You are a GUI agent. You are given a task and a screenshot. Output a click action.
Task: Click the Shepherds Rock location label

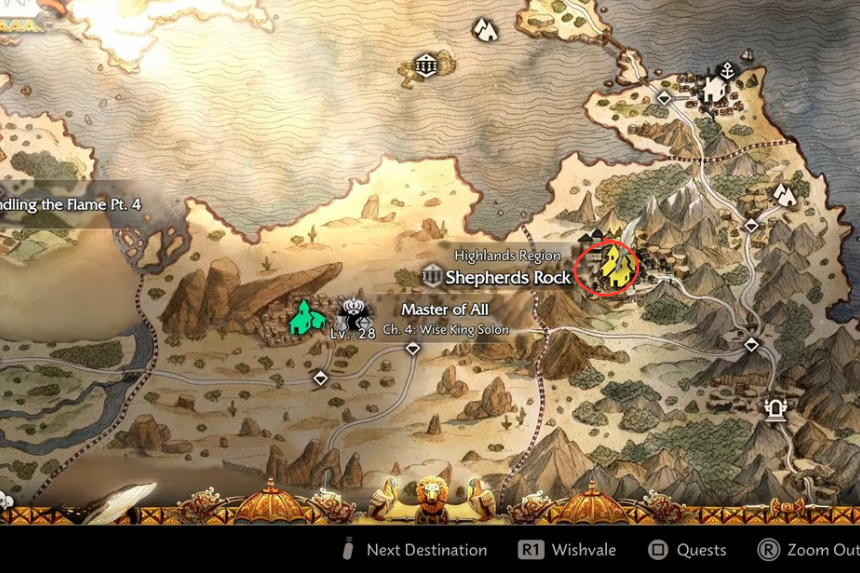(508, 277)
